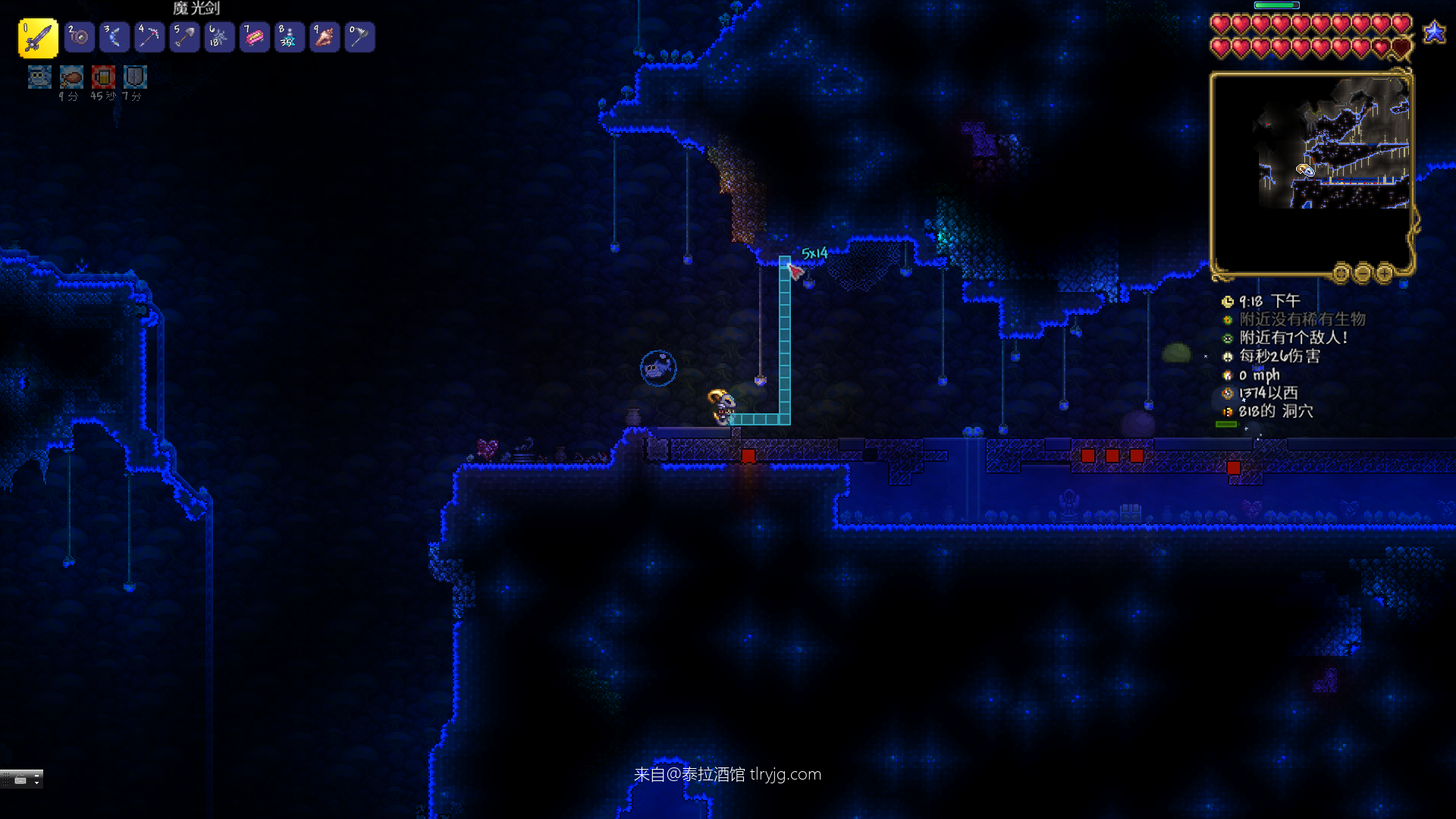
Task: Reset minimap zoom with the round button
Action: click(1341, 272)
